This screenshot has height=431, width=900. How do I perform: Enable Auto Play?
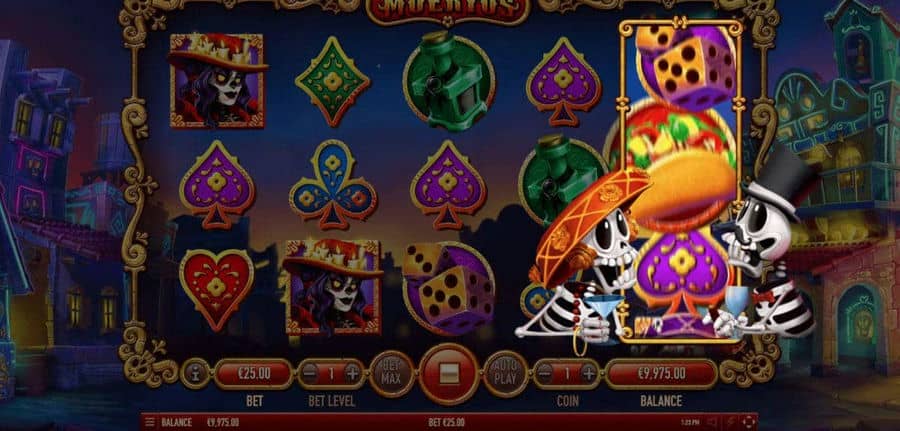coord(507,374)
